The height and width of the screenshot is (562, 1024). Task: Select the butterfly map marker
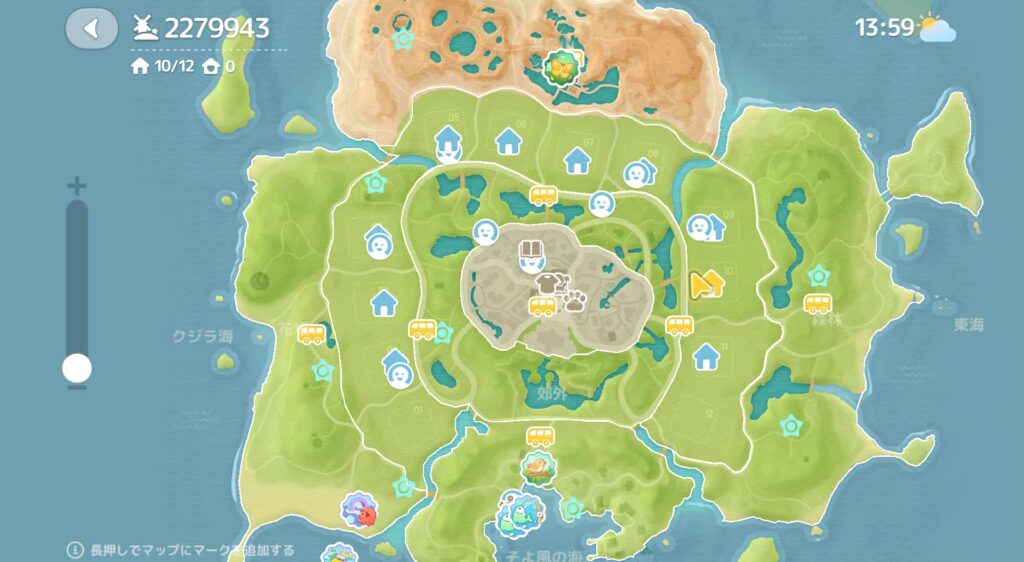point(562,68)
